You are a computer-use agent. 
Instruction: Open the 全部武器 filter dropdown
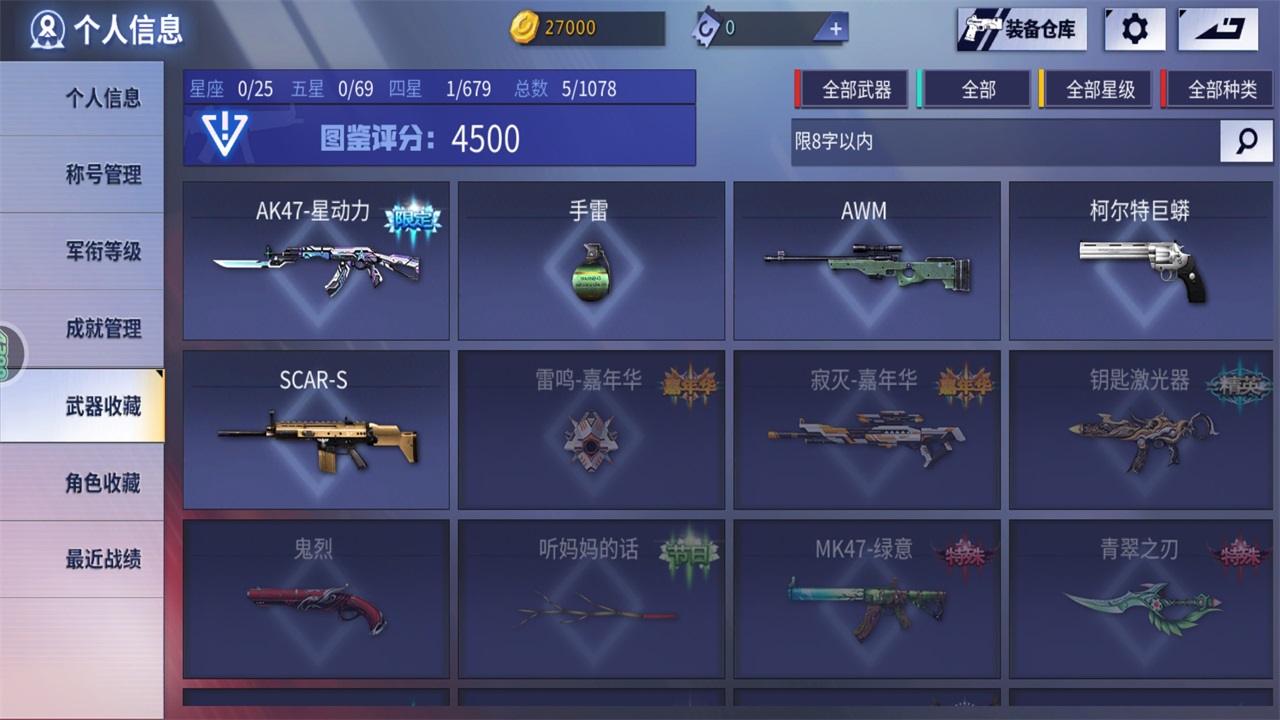coord(856,90)
